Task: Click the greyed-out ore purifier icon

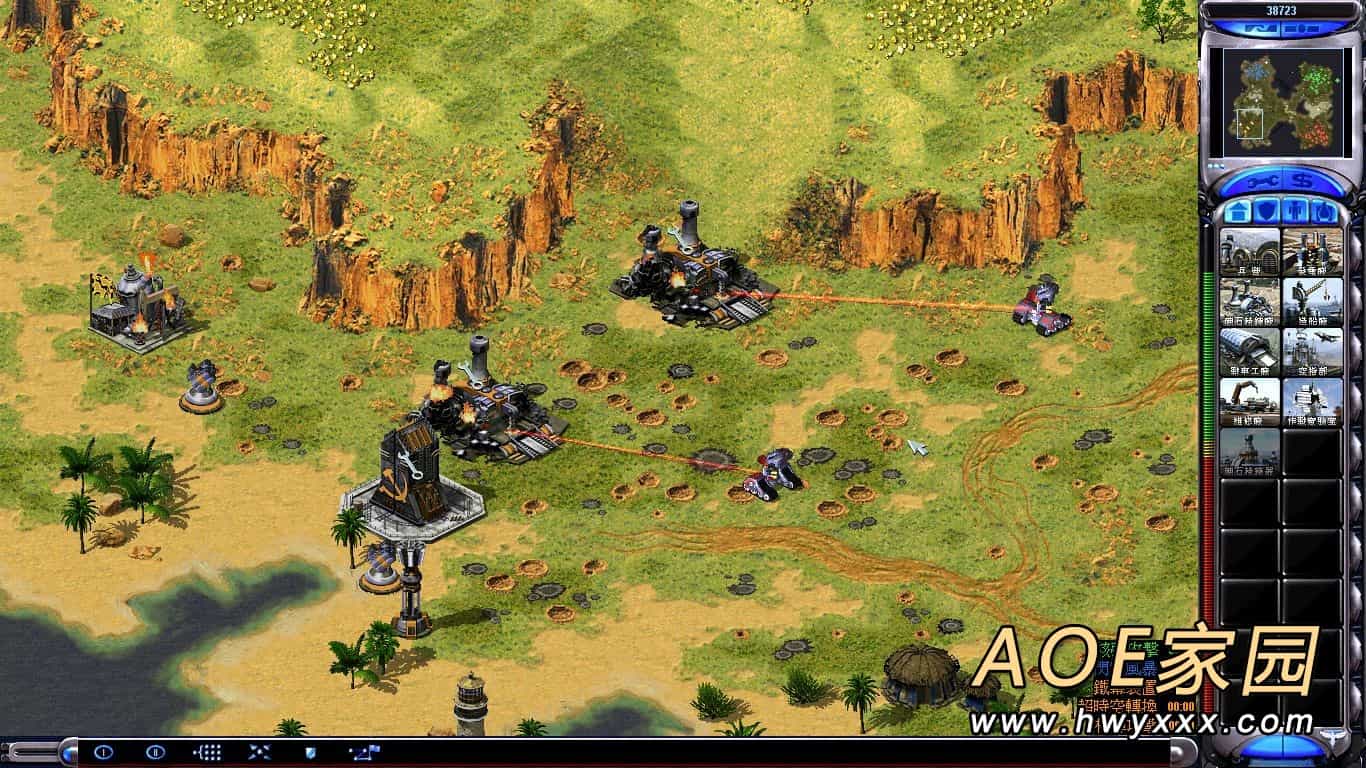Action: [1249, 452]
